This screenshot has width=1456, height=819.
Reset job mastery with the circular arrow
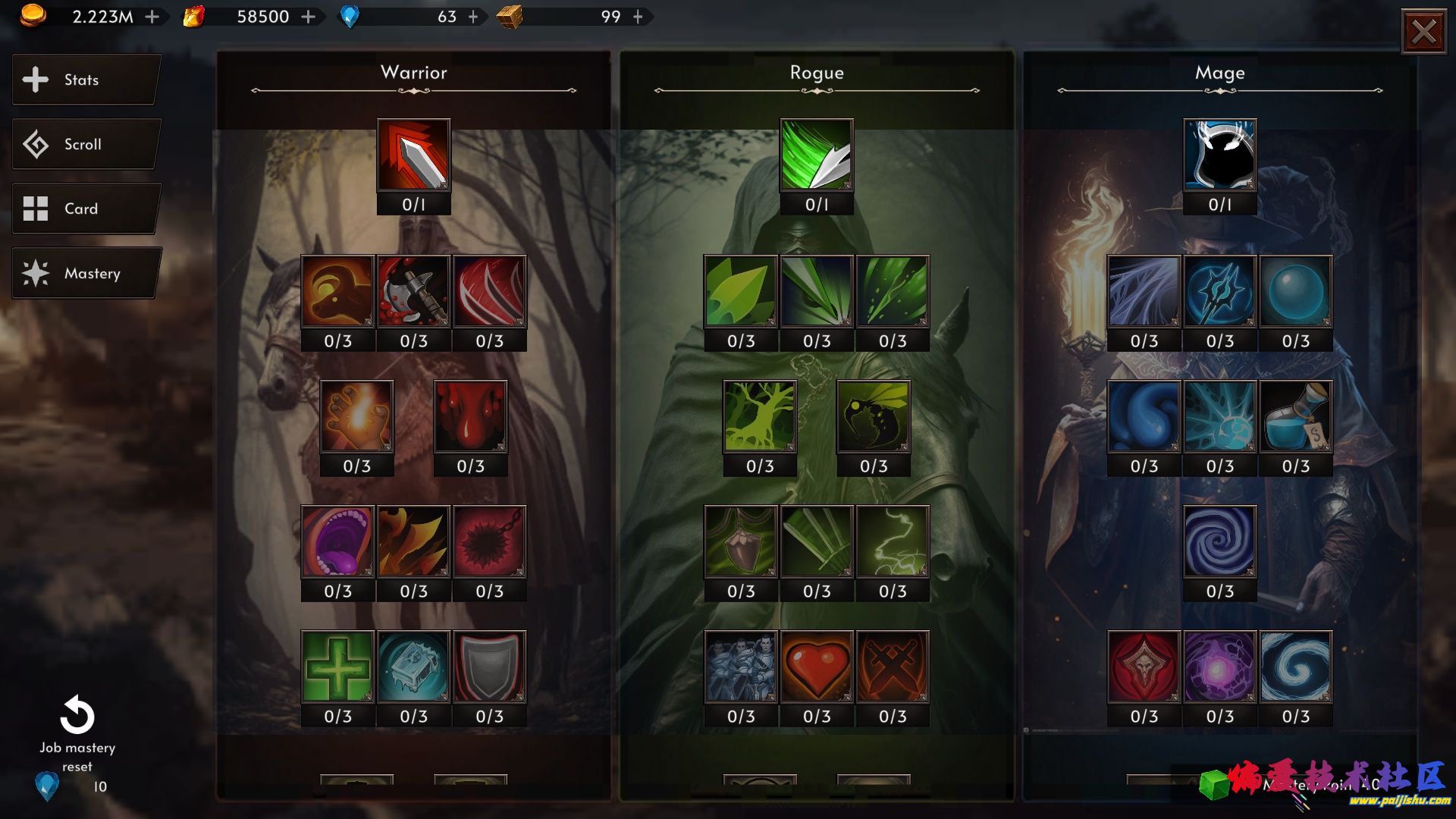tap(77, 715)
